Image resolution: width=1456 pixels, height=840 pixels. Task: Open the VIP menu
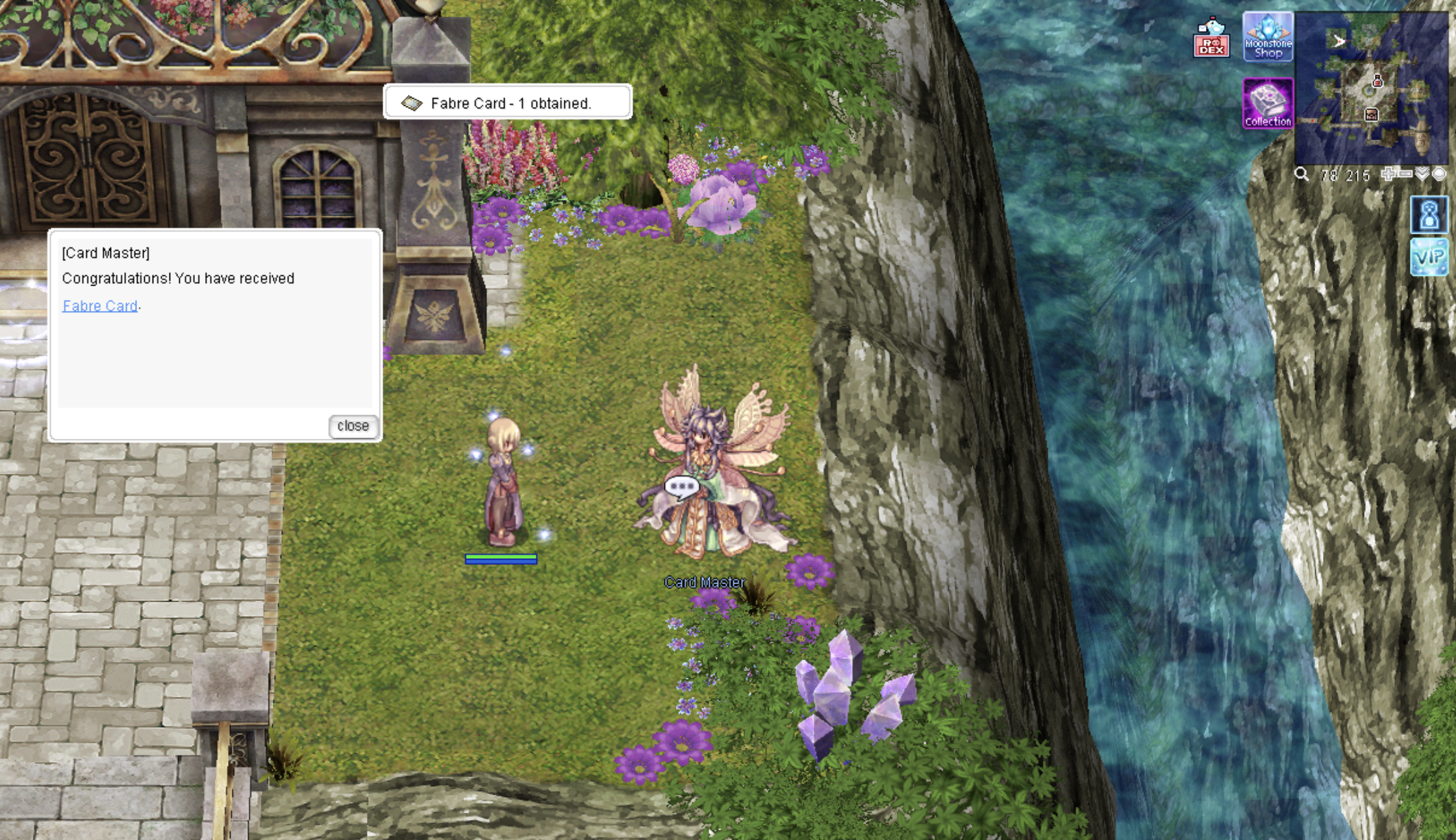point(1429,257)
